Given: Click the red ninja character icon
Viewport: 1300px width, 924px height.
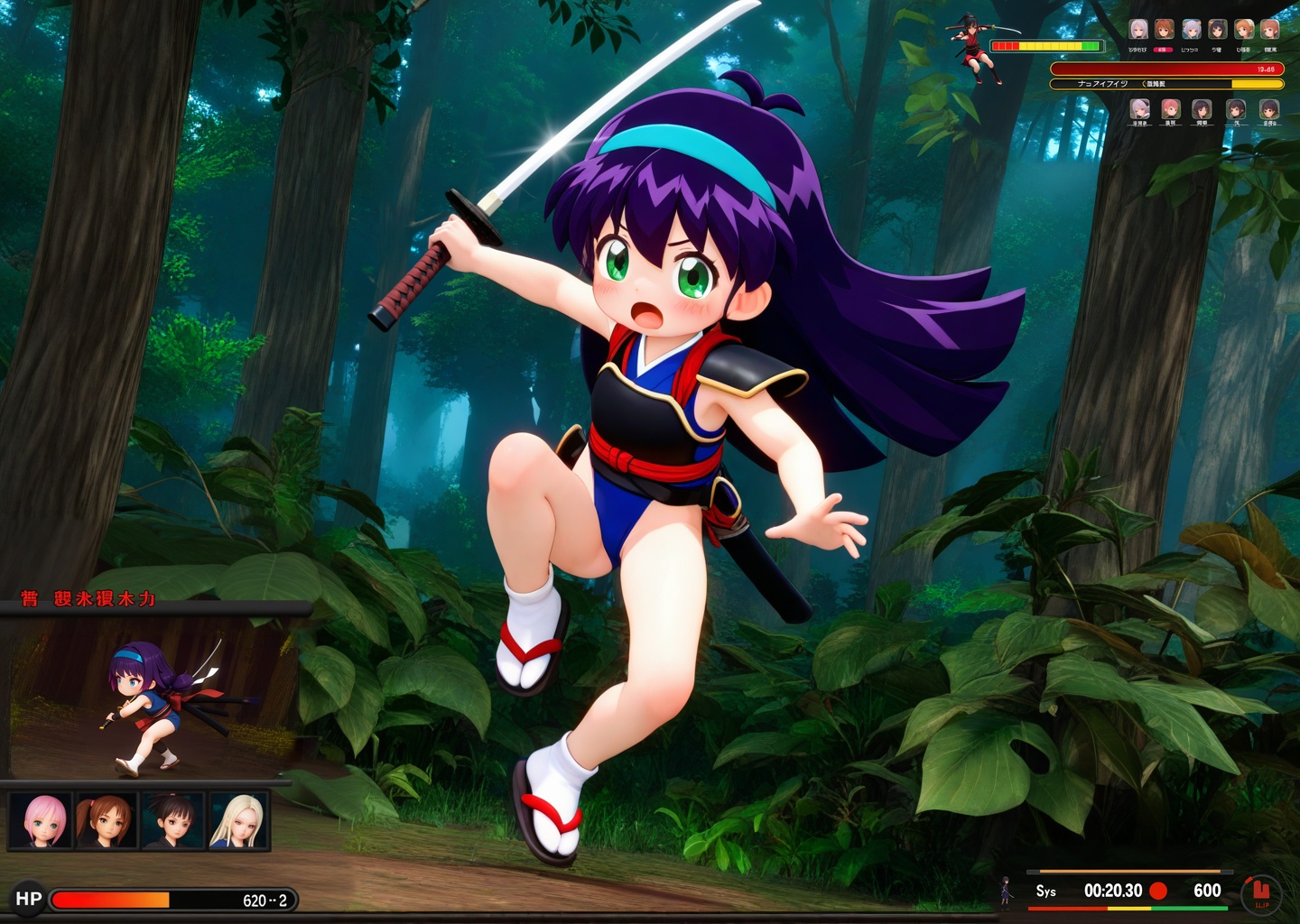Looking at the screenshot, I should coord(973,48).
